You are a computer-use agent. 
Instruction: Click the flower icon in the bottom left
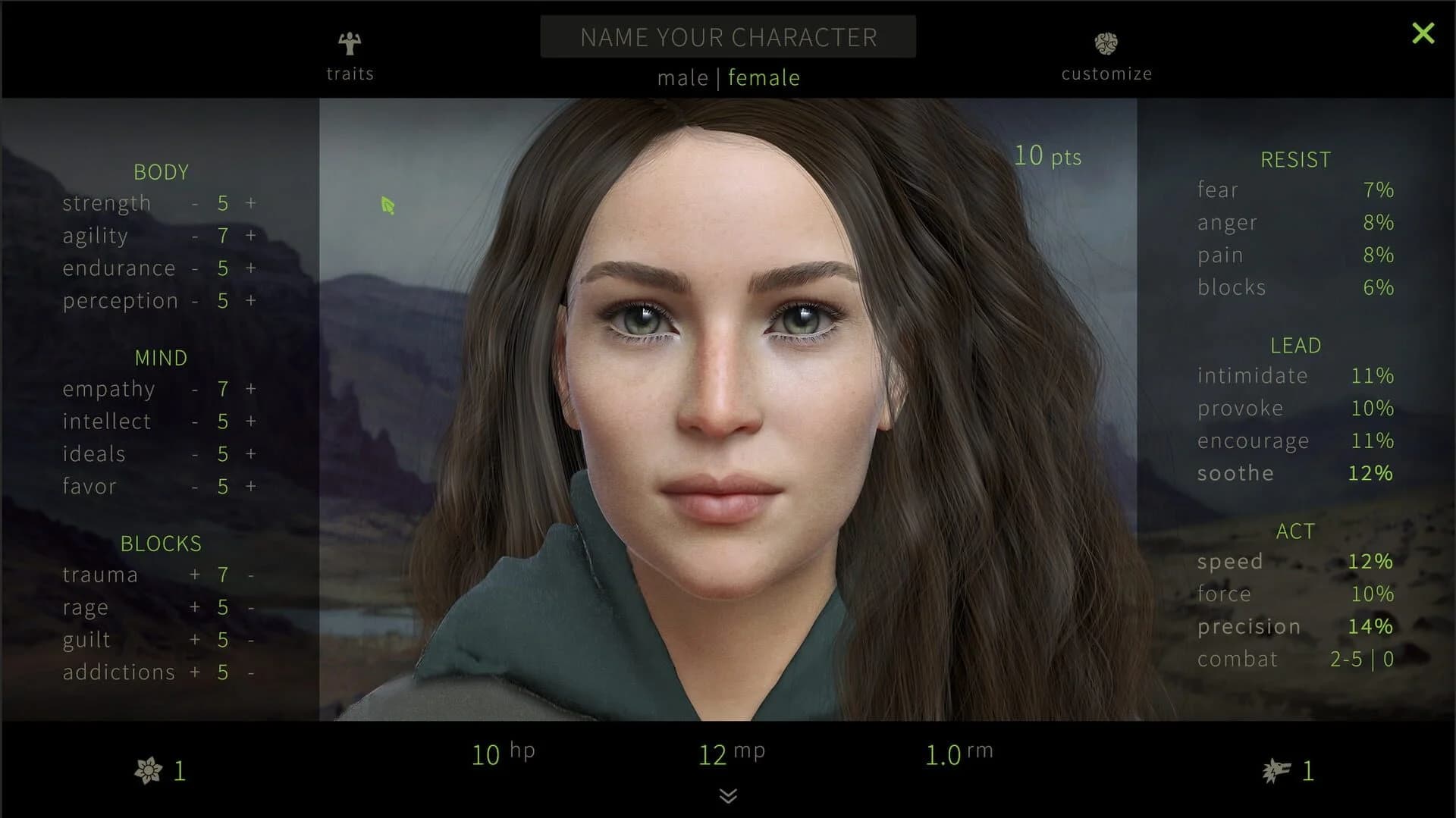[149, 770]
